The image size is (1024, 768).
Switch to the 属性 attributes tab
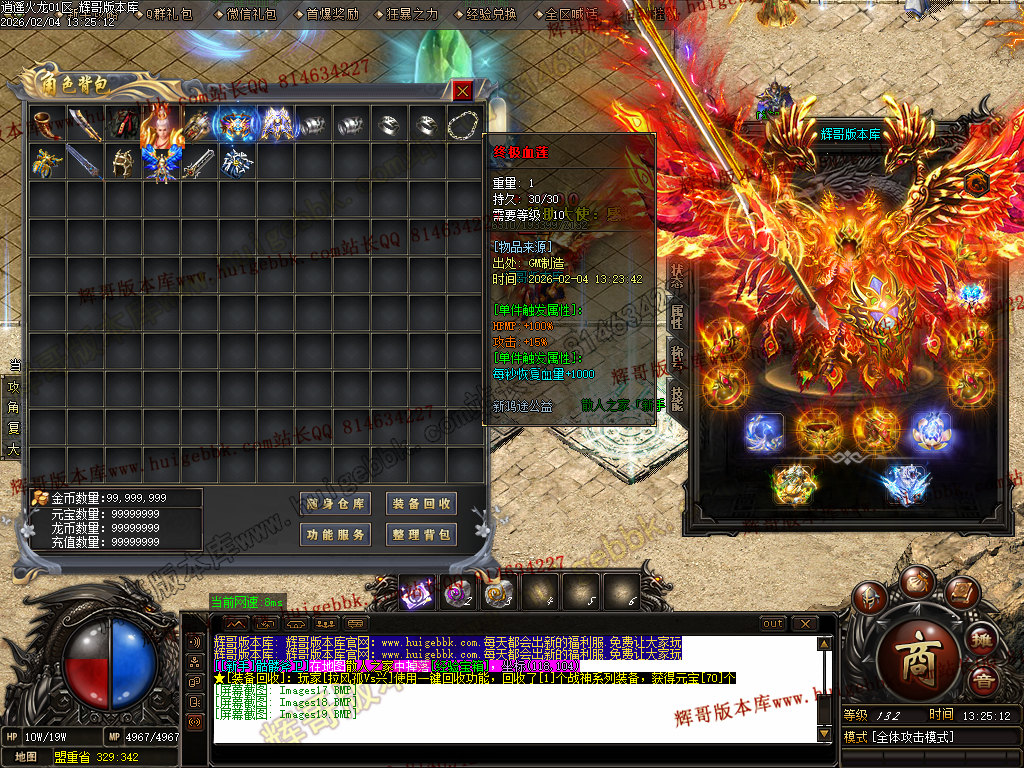[x=677, y=317]
